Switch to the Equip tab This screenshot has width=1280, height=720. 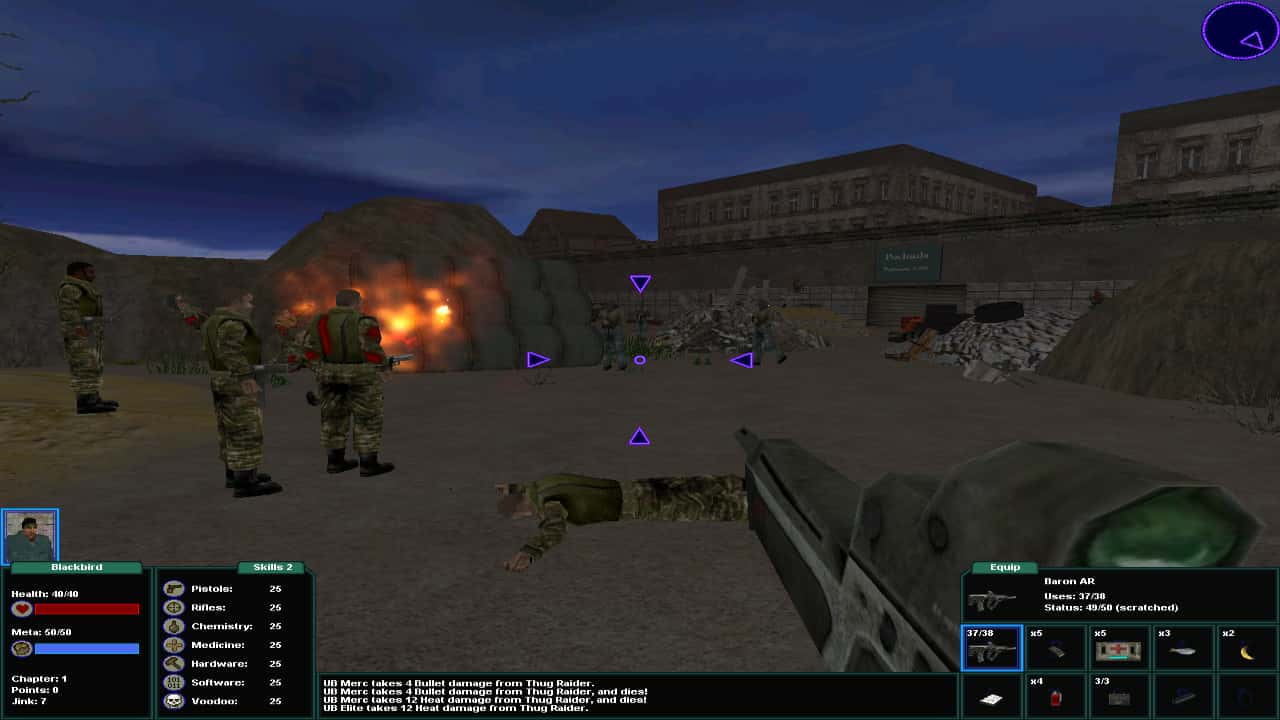(x=1003, y=567)
